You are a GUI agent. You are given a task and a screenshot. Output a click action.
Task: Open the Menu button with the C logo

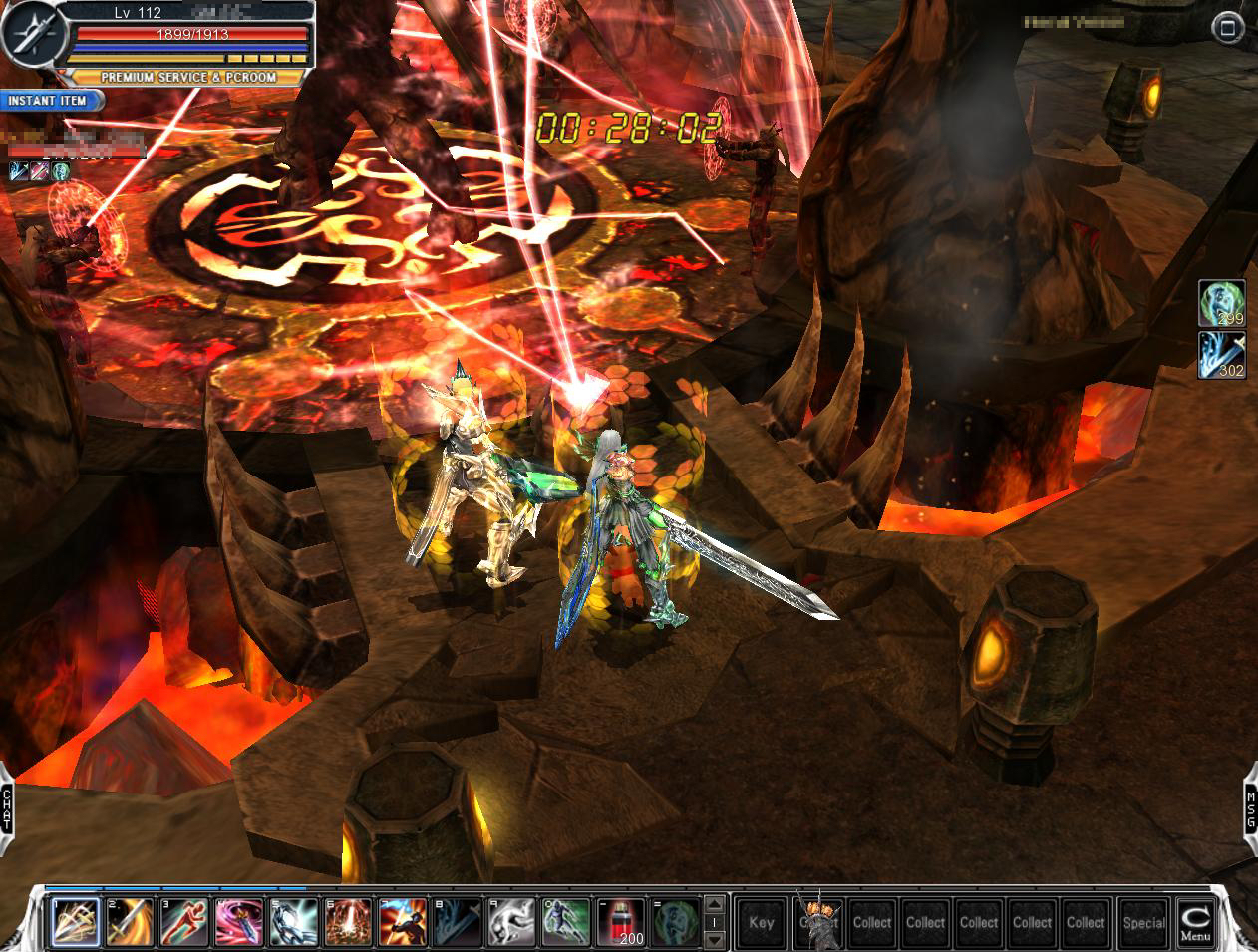tap(1195, 922)
